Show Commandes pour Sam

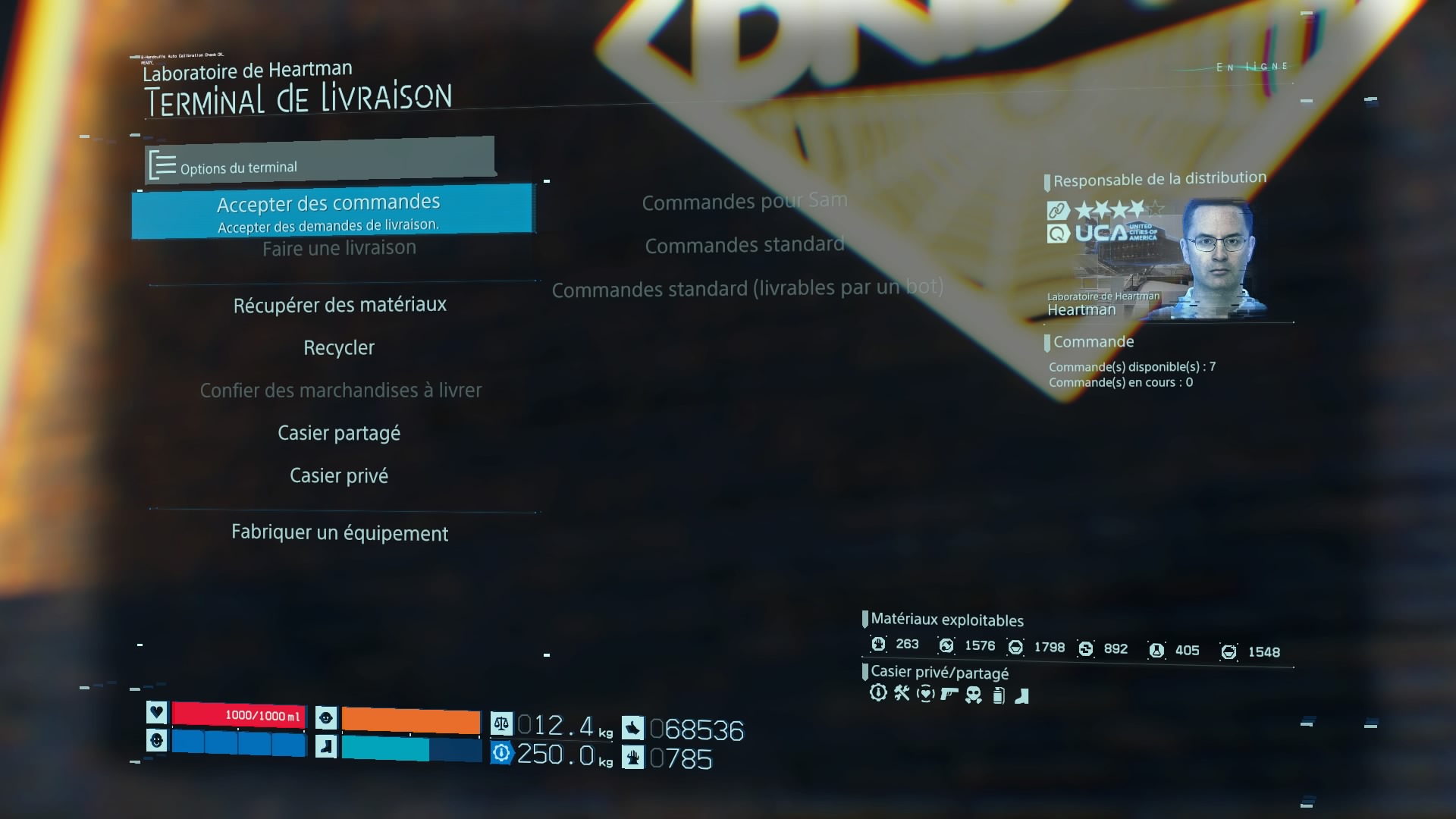[x=745, y=202]
